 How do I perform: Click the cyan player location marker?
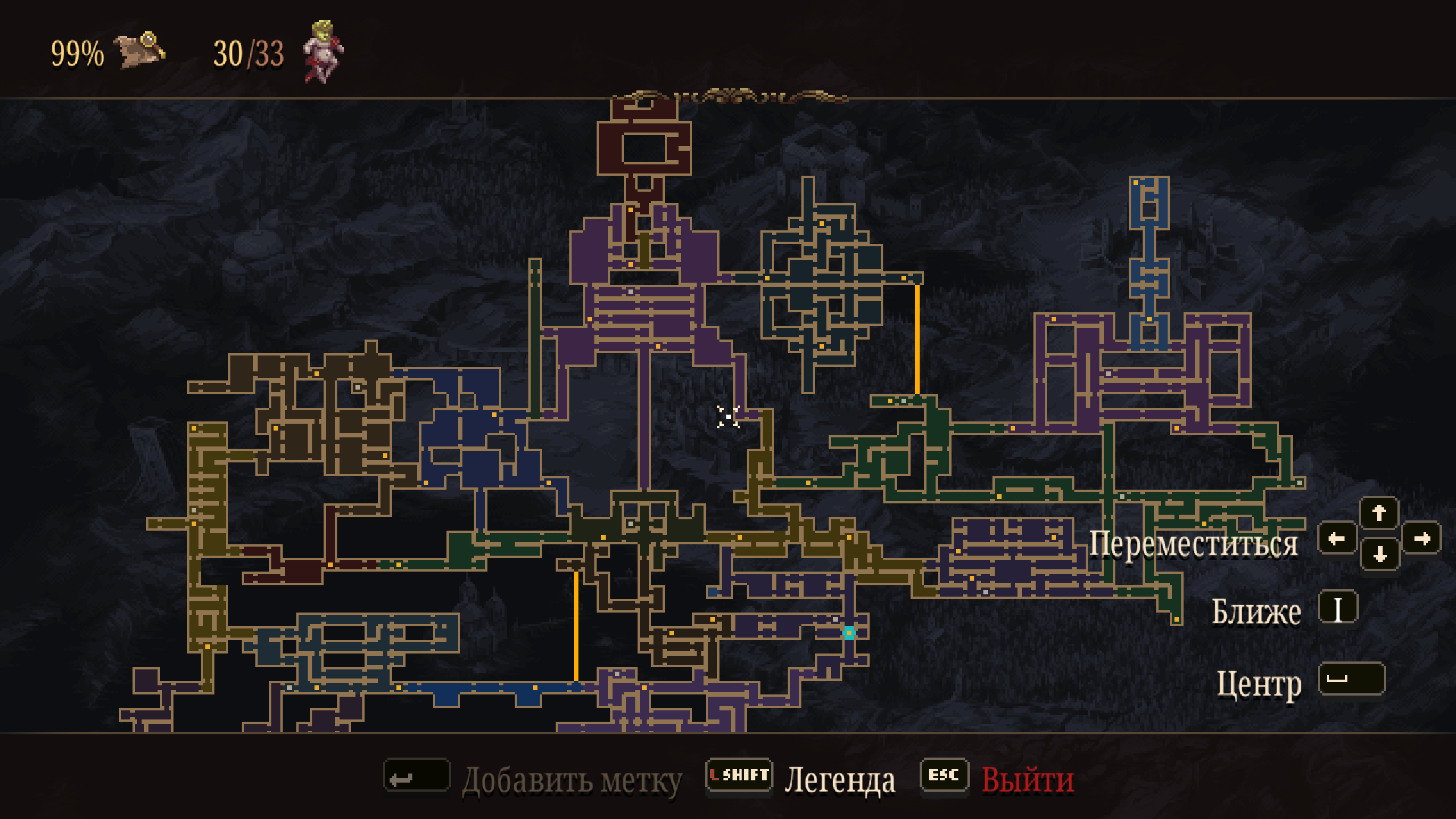click(849, 632)
